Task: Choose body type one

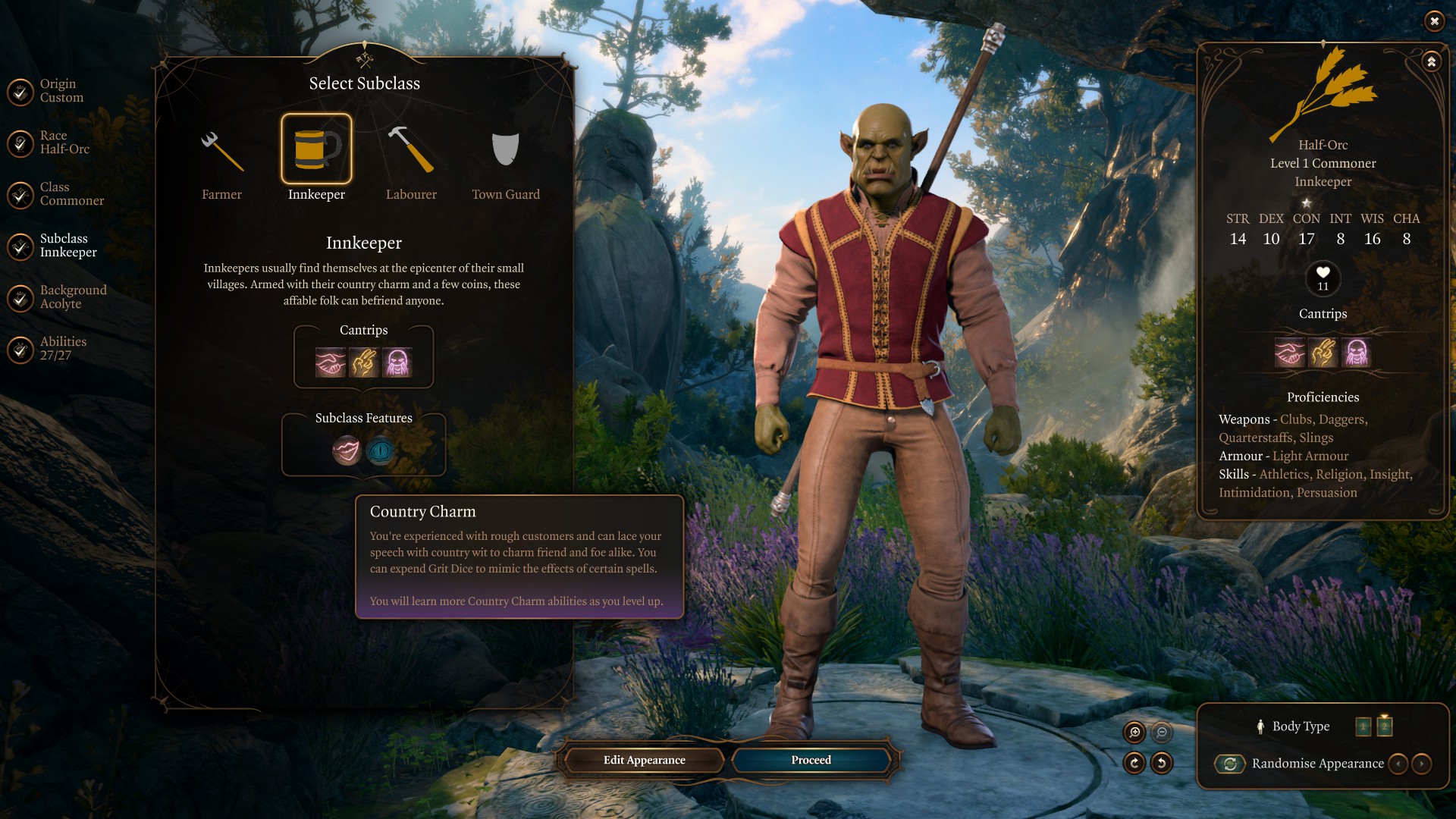Action: tap(1363, 726)
